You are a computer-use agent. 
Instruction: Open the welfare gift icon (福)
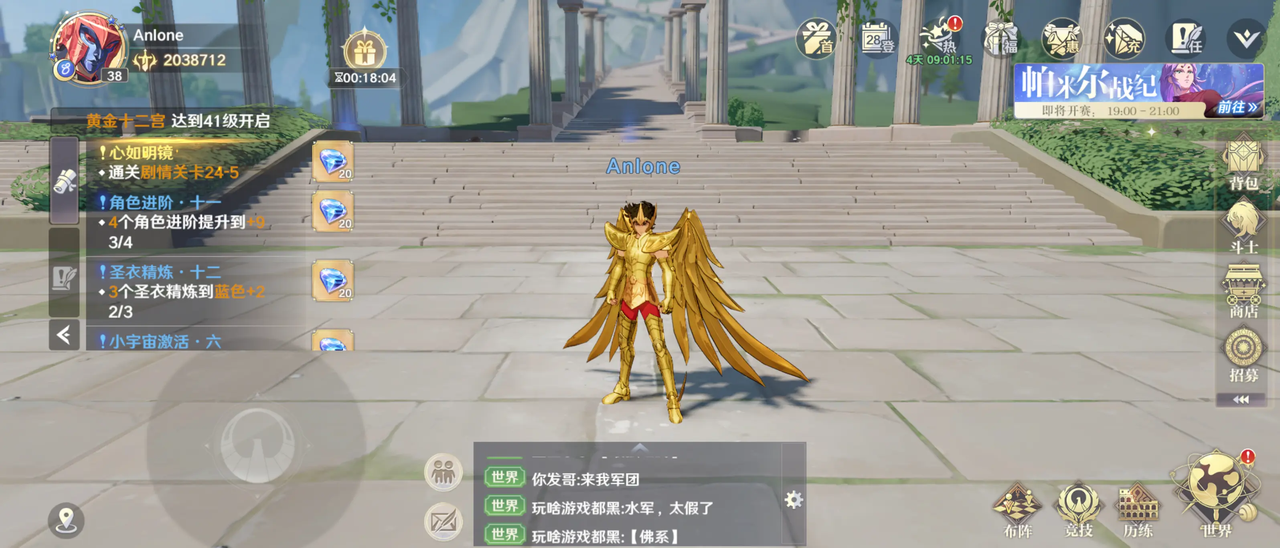coord(1000,39)
